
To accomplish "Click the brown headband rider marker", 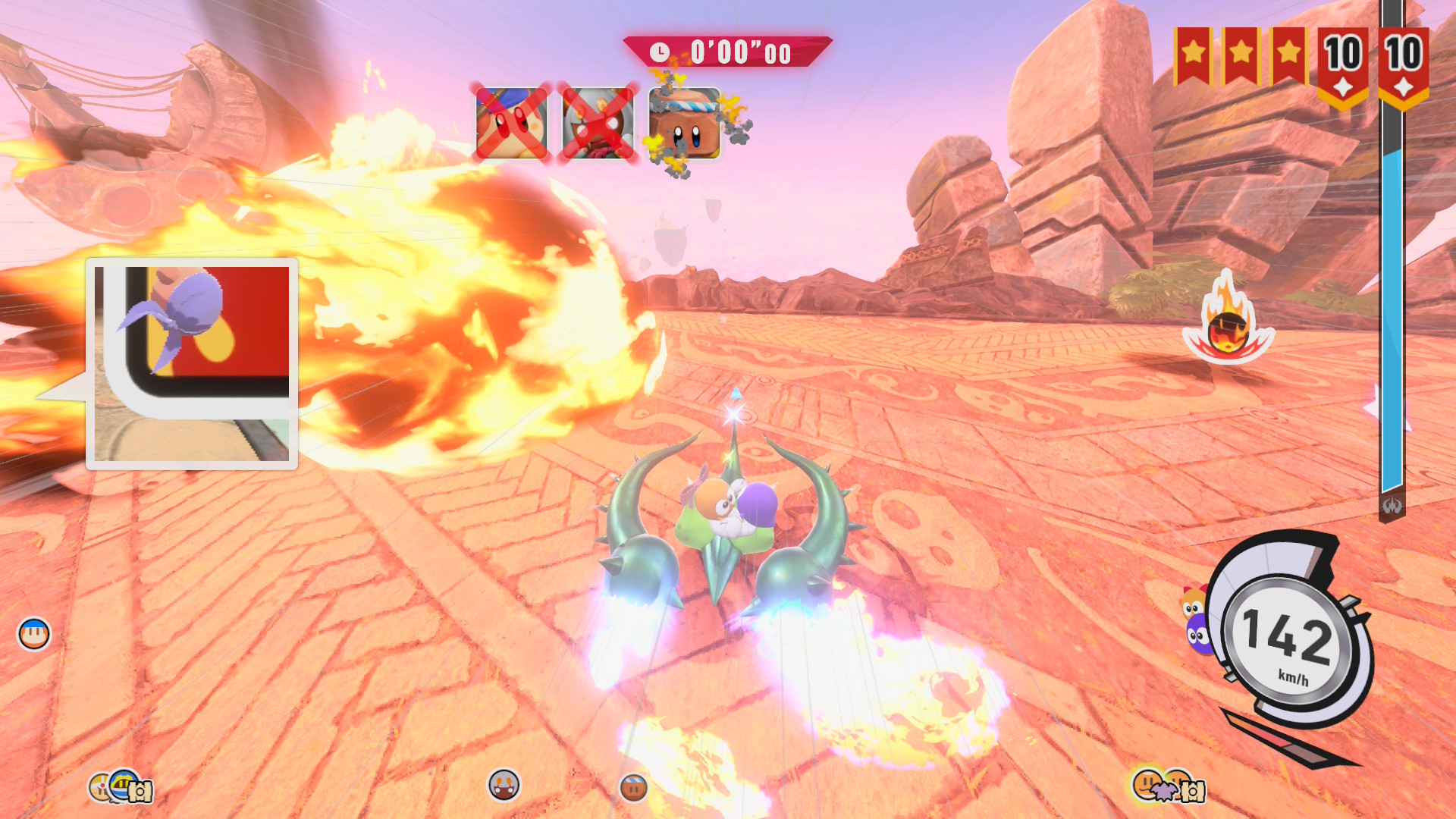I will (633, 787).
